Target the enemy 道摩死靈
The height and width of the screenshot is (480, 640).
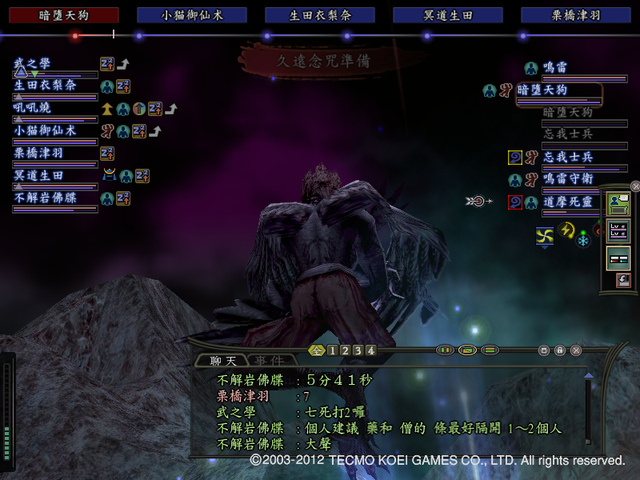[568, 201]
